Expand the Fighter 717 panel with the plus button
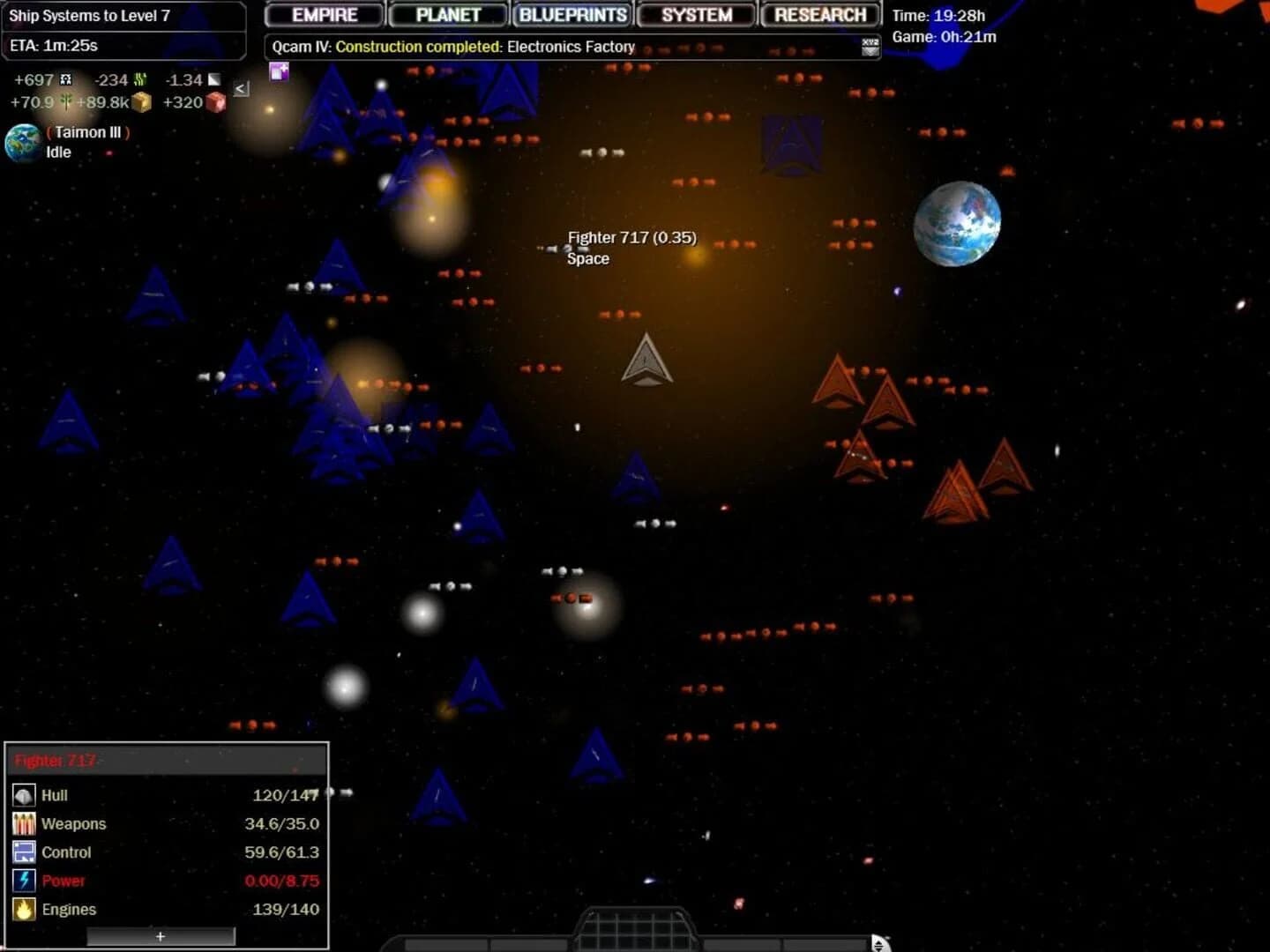Screen dimensions: 1270x952 (x=160, y=936)
